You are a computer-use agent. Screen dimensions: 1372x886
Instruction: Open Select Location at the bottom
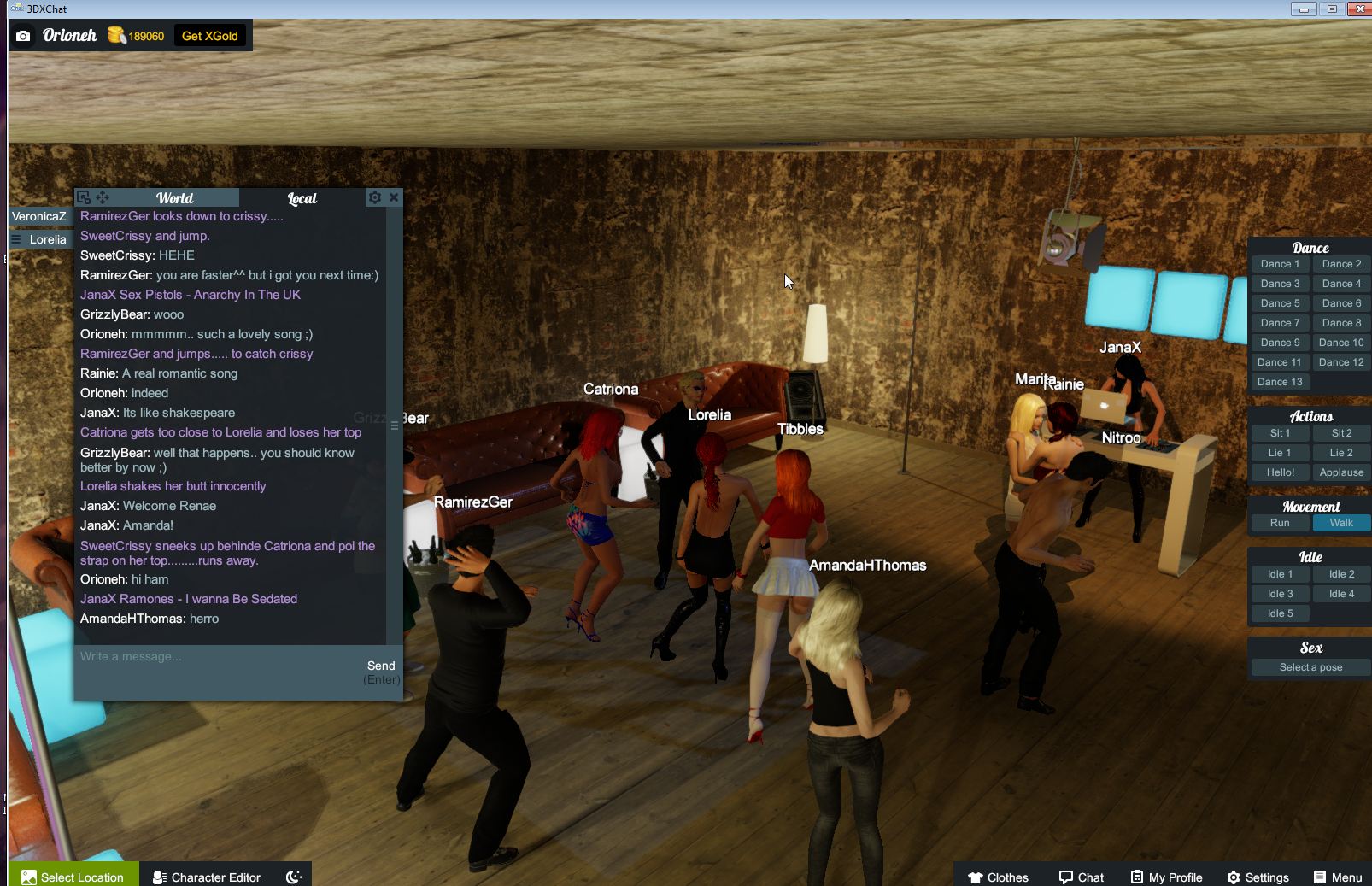[73, 877]
